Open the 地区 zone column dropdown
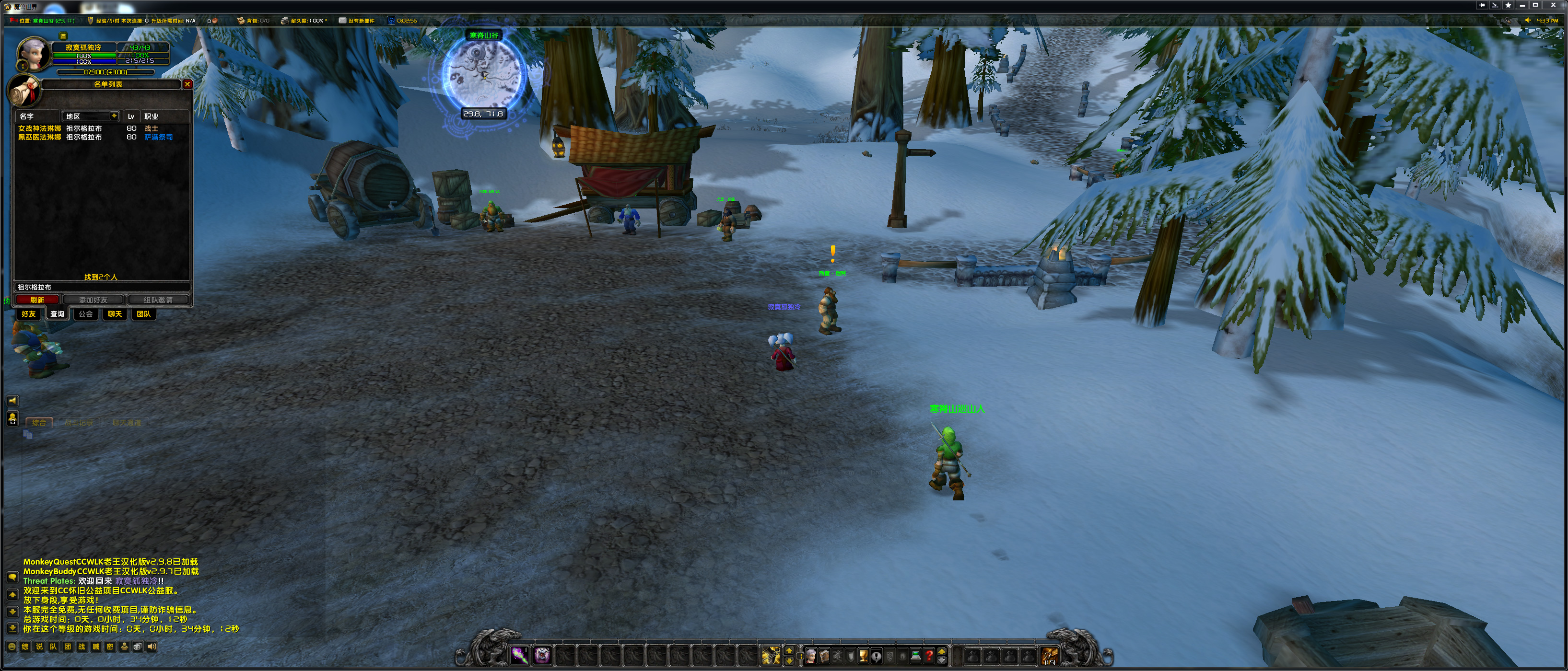The width and height of the screenshot is (1568, 671). pyautogui.click(x=114, y=116)
